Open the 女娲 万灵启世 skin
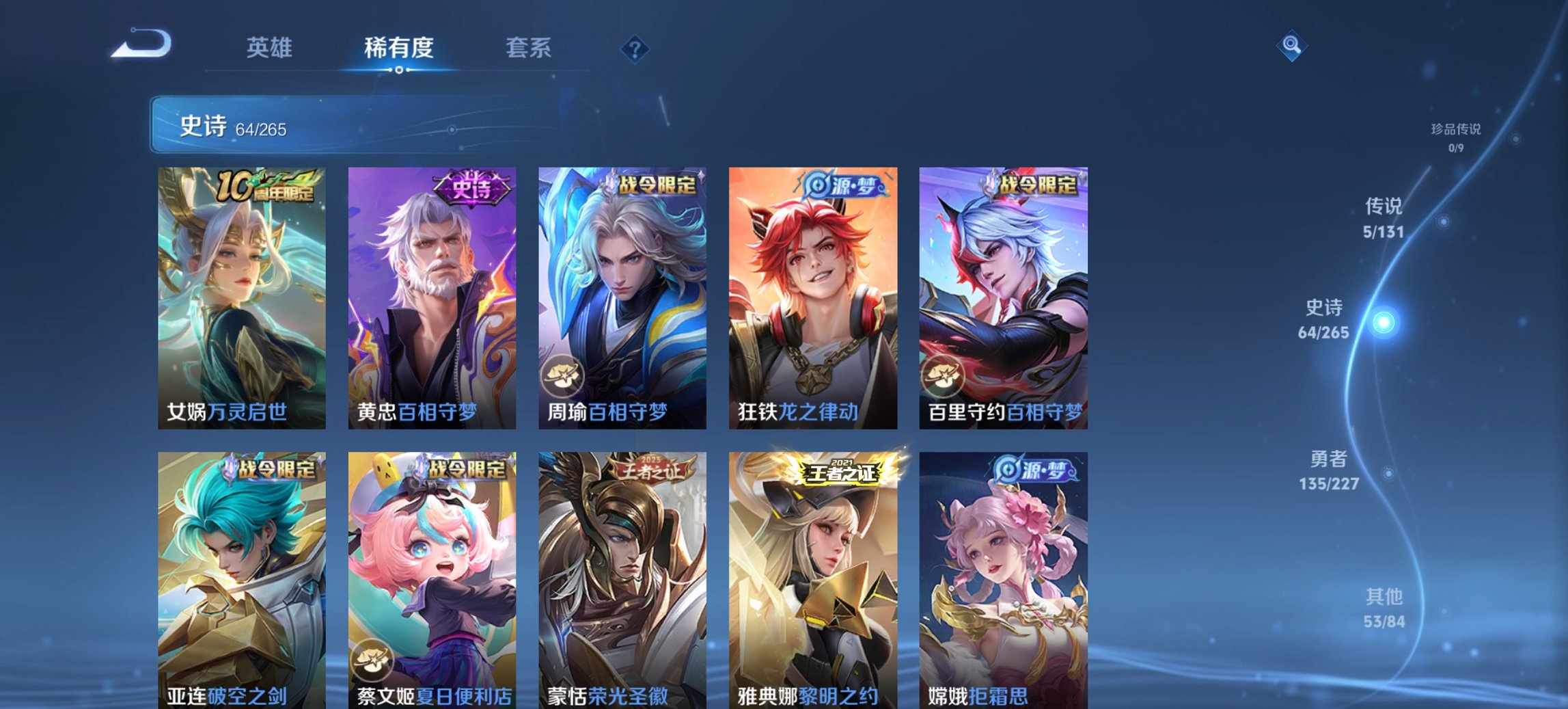This screenshot has width=1568, height=709. pos(240,294)
